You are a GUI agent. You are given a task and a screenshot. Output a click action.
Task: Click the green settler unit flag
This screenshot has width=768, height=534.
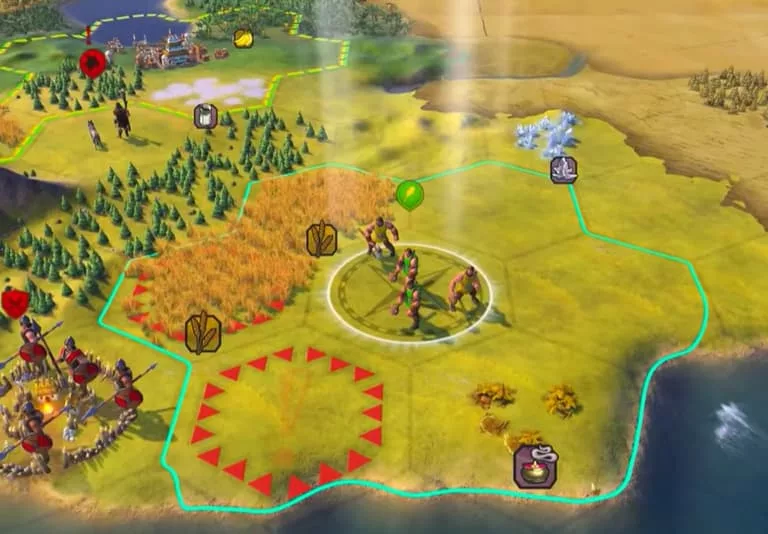point(409,193)
